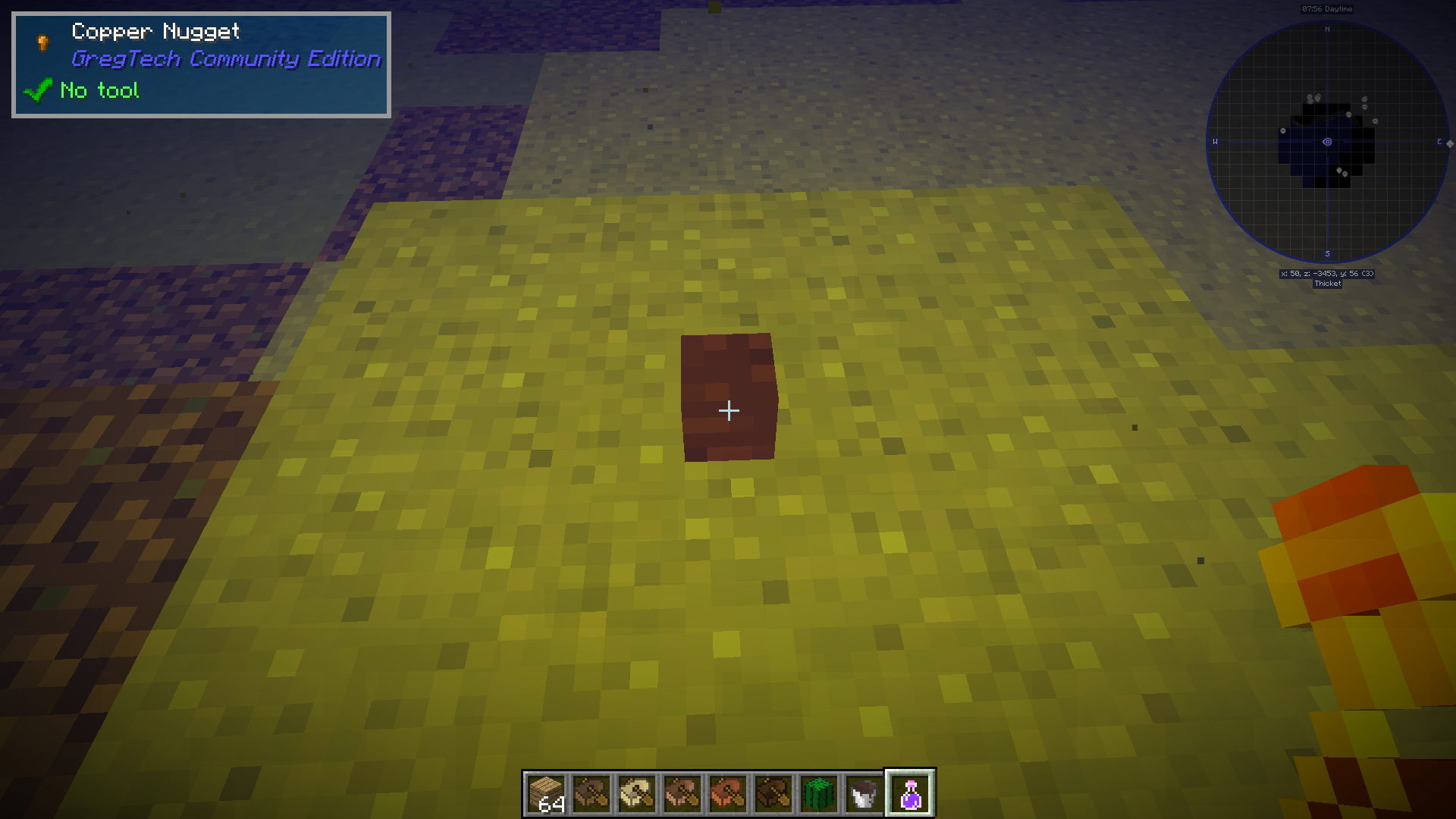Select the cactus block in the hotbar
Image resolution: width=1456 pixels, height=819 pixels.
coord(818,792)
